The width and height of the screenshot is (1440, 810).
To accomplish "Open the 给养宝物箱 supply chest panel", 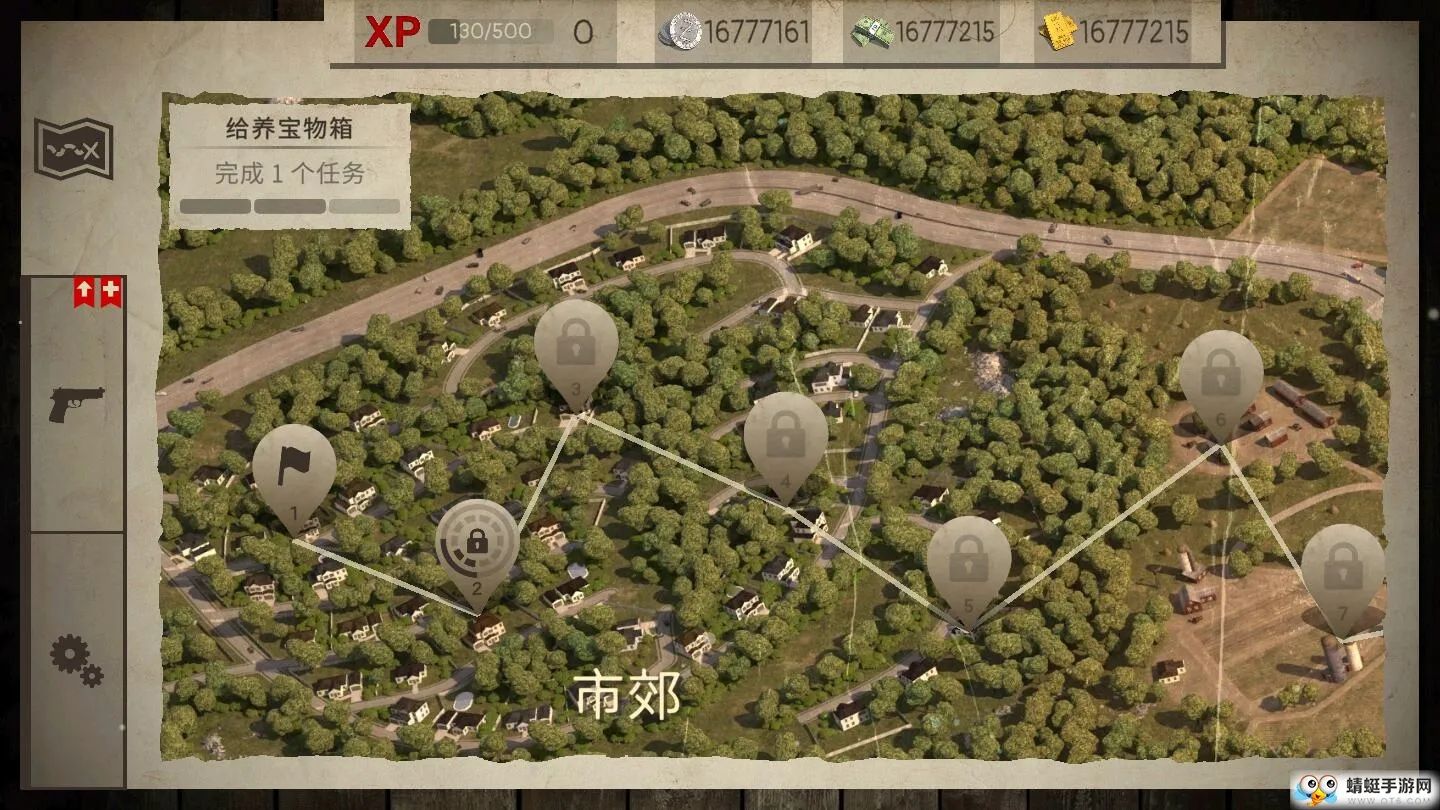I will (x=288, y=128).
